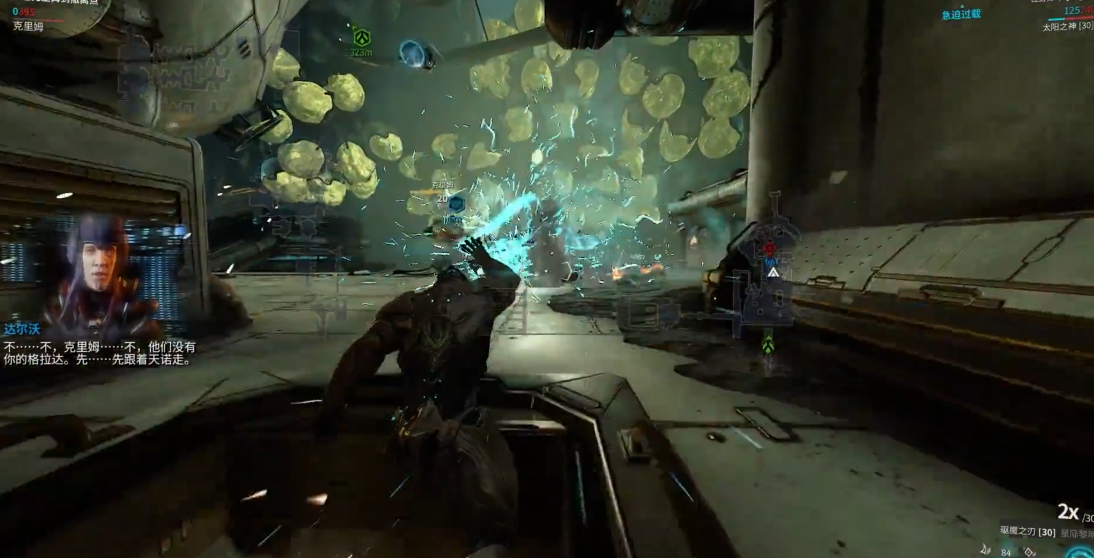Select the white triangle marker icon
The height and width of the screenshot is (558, 1094).
772,270
